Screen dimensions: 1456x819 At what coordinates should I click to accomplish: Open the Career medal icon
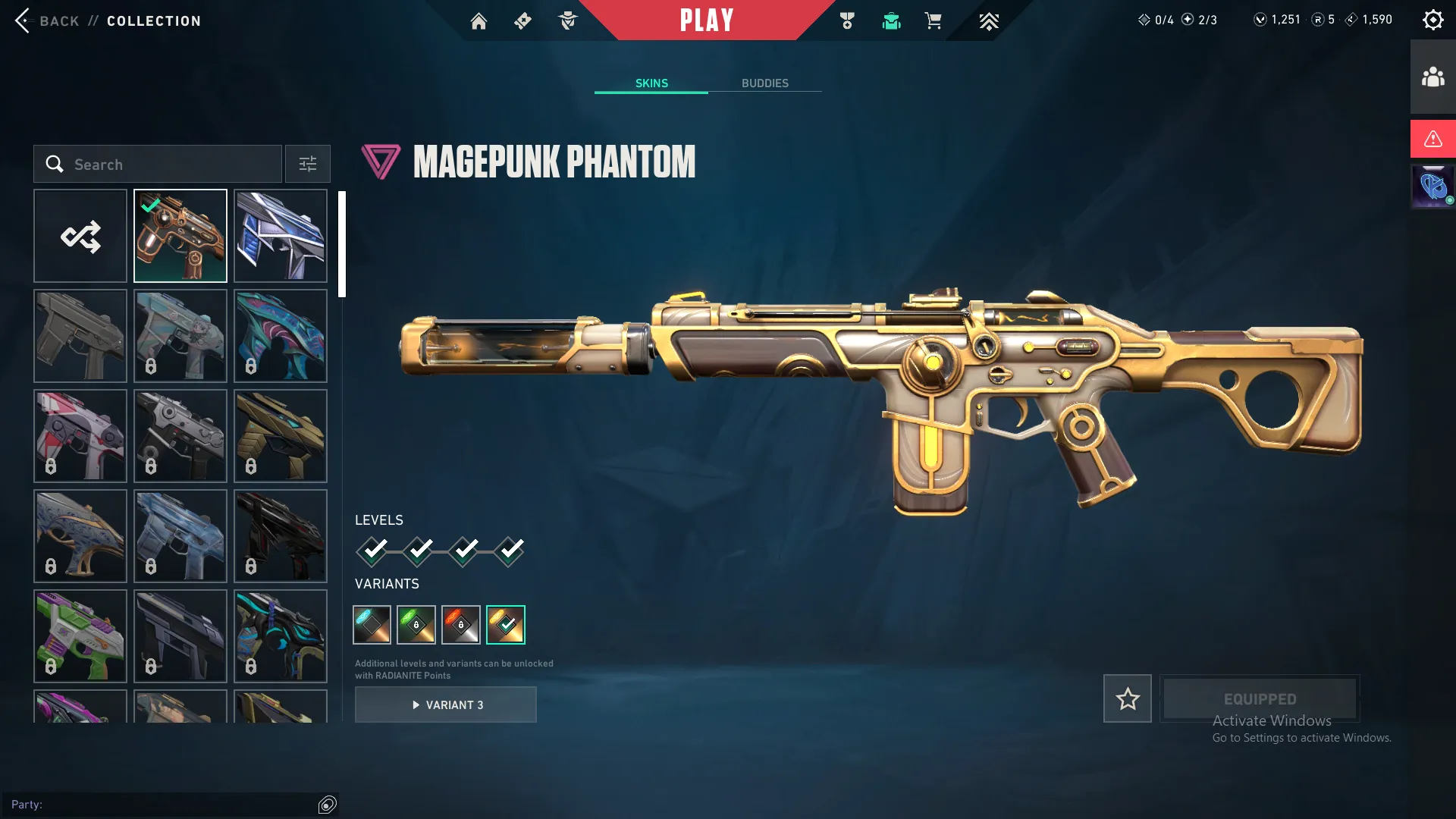click(x=847, y=20)
